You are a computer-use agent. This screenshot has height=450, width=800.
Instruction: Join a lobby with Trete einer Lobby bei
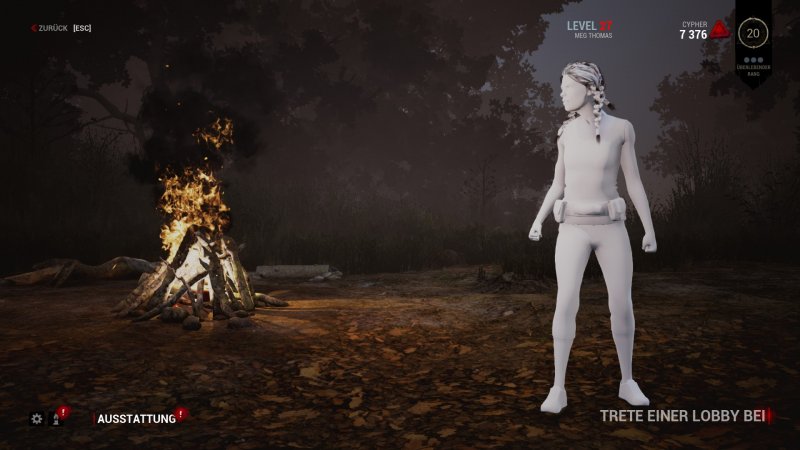coord(682,415)
